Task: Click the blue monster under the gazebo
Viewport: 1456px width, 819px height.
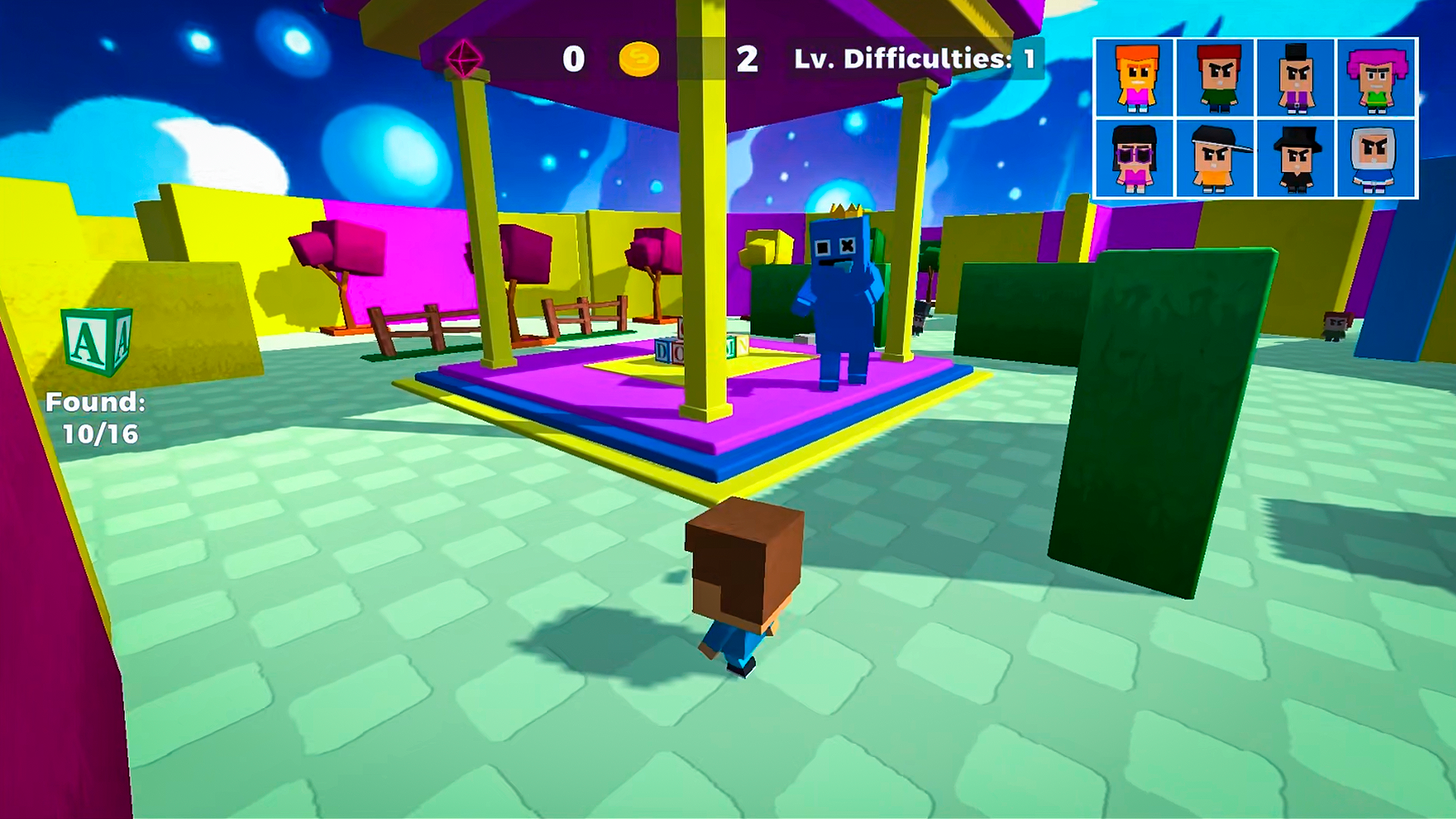Action: coord(838,296)
